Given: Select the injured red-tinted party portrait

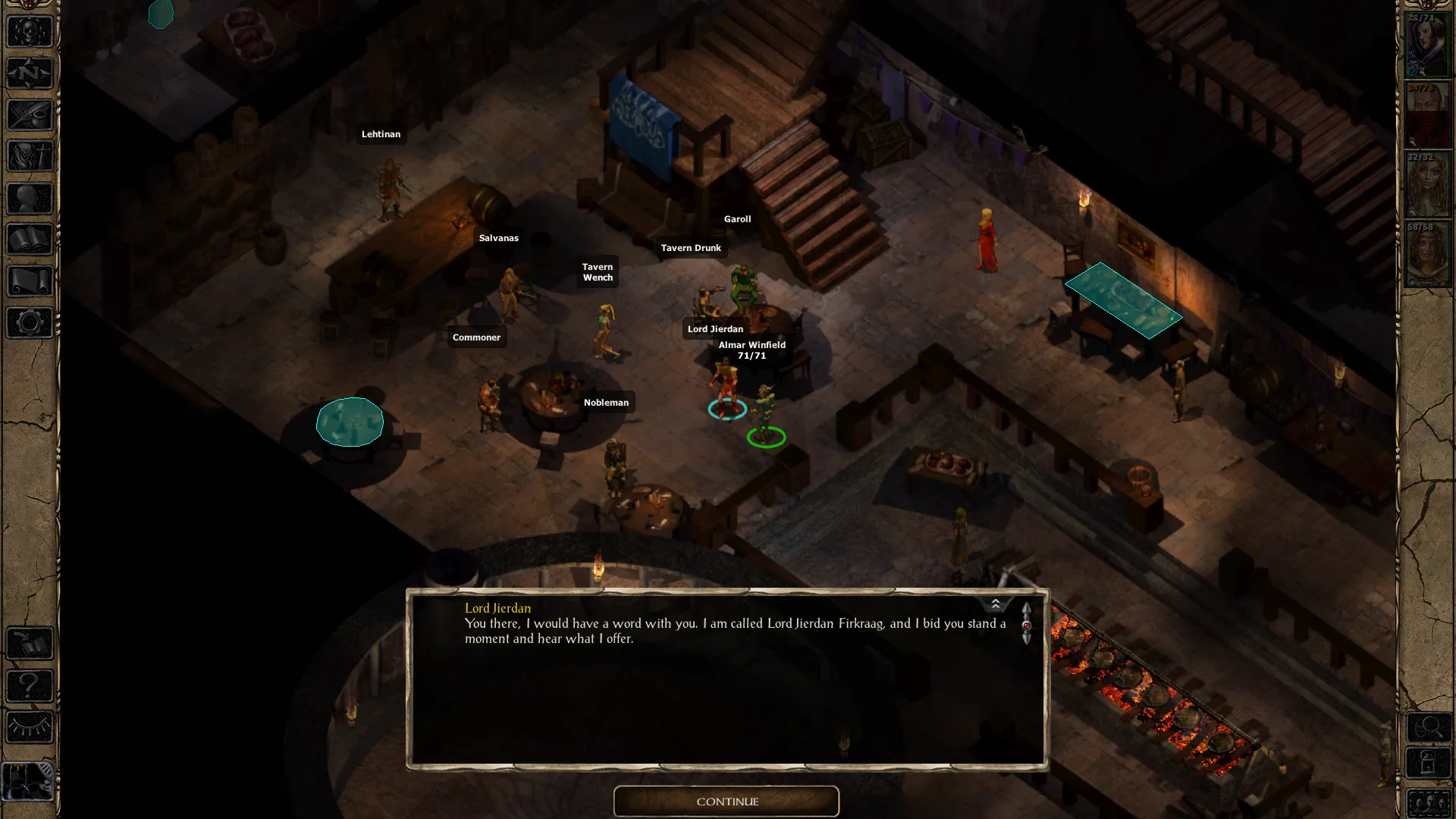Looking at the screenshot, I should 1427,115.
